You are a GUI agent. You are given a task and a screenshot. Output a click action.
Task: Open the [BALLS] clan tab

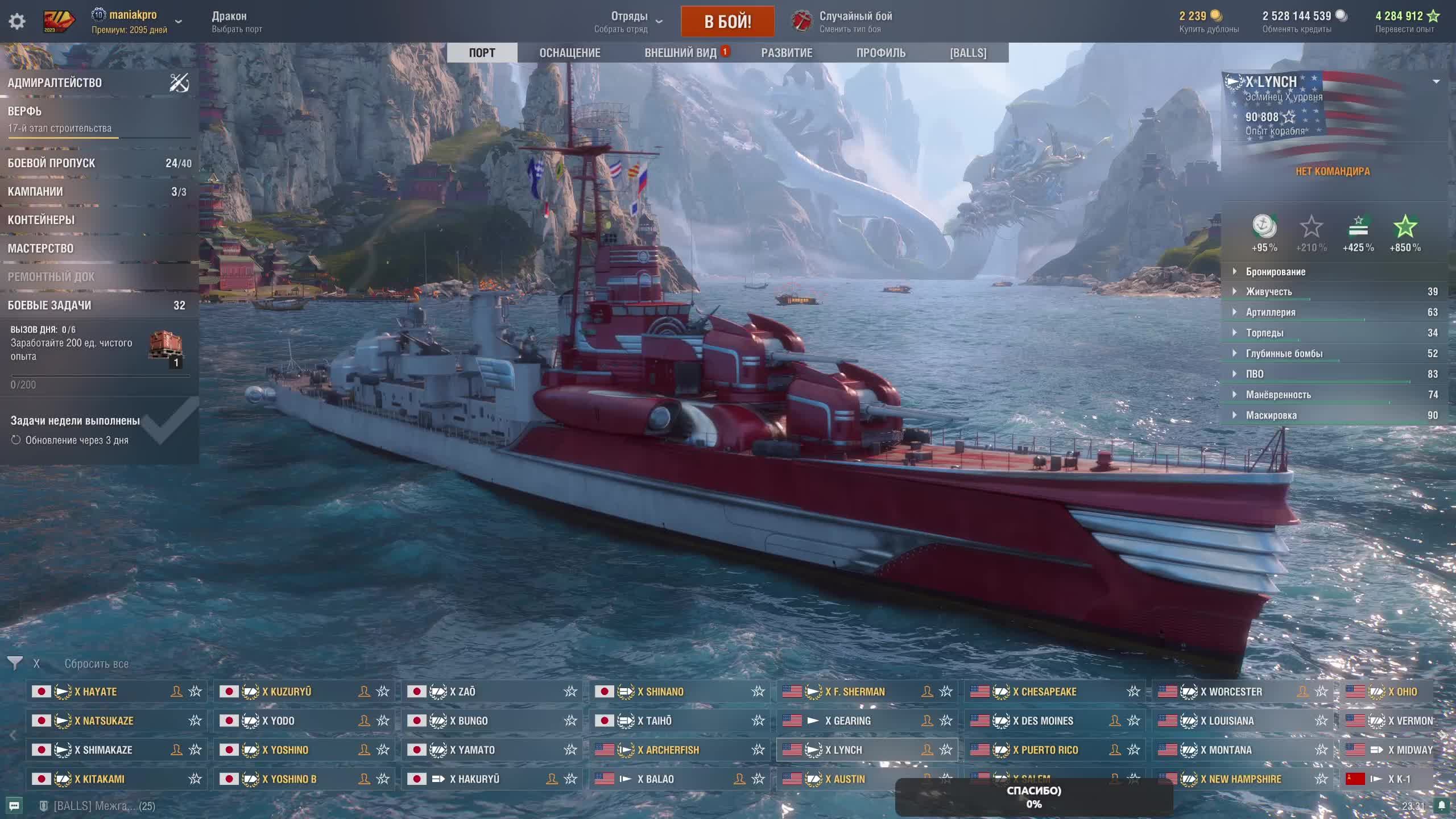coord(968,53)
